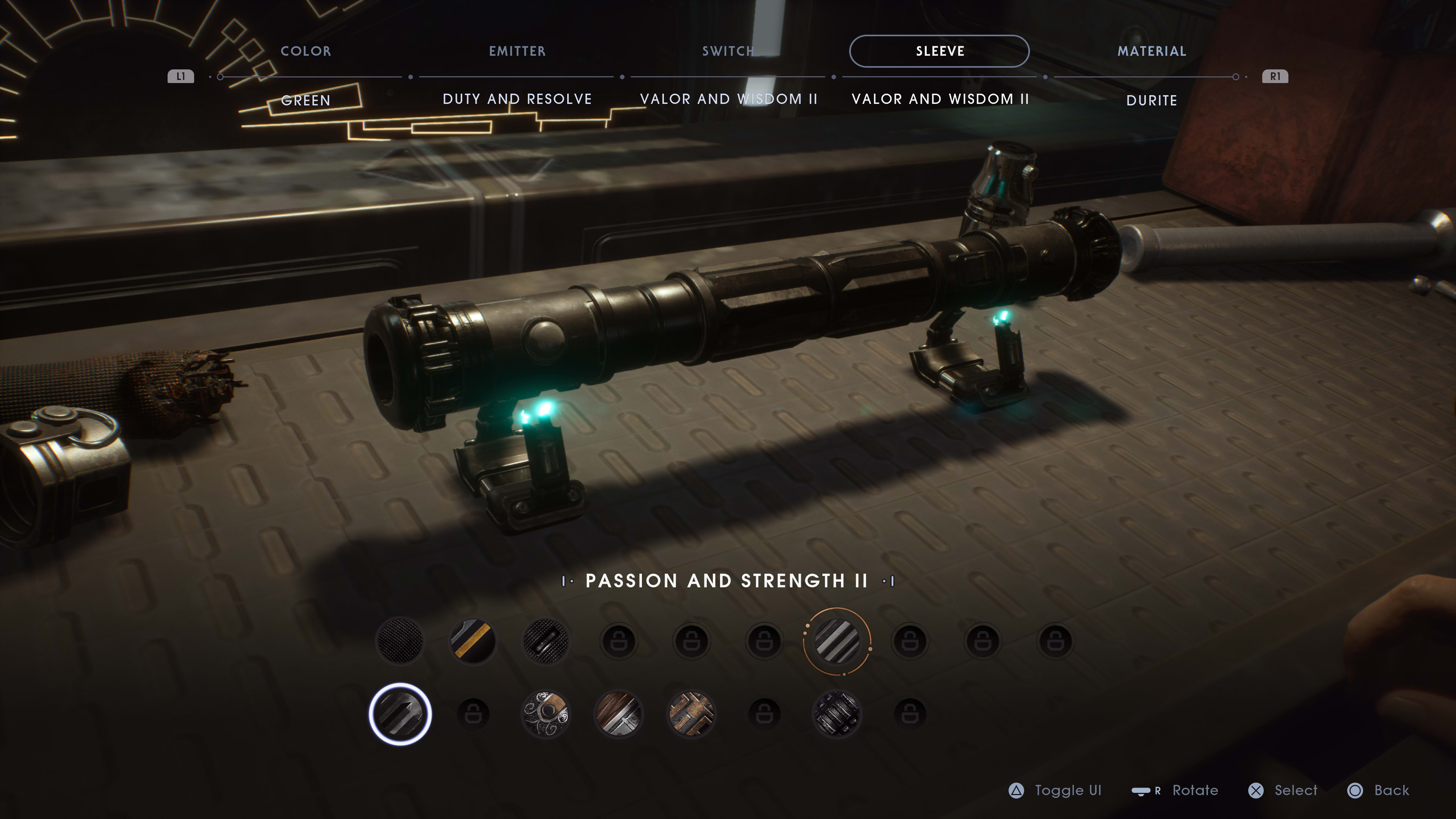This screenshot has width=1456, height=819.
Task: Pick the dark ribbed metal sleeve swatch
Action: pyautogui.click(x=837, y=714)
